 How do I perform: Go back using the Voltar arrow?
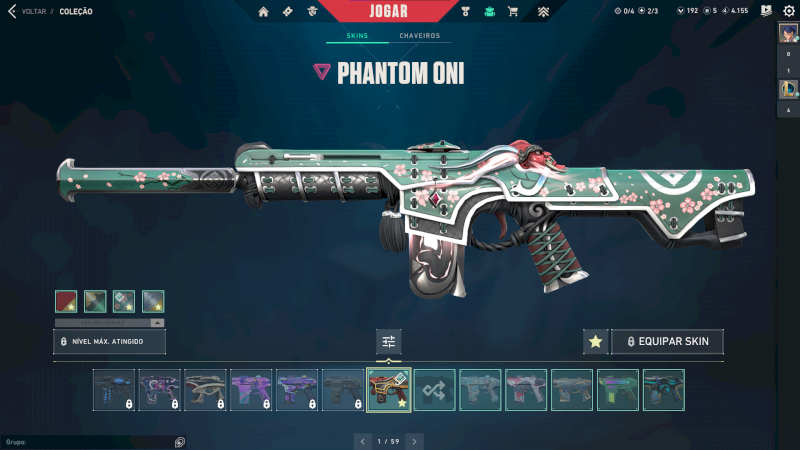tap(11, 12)
